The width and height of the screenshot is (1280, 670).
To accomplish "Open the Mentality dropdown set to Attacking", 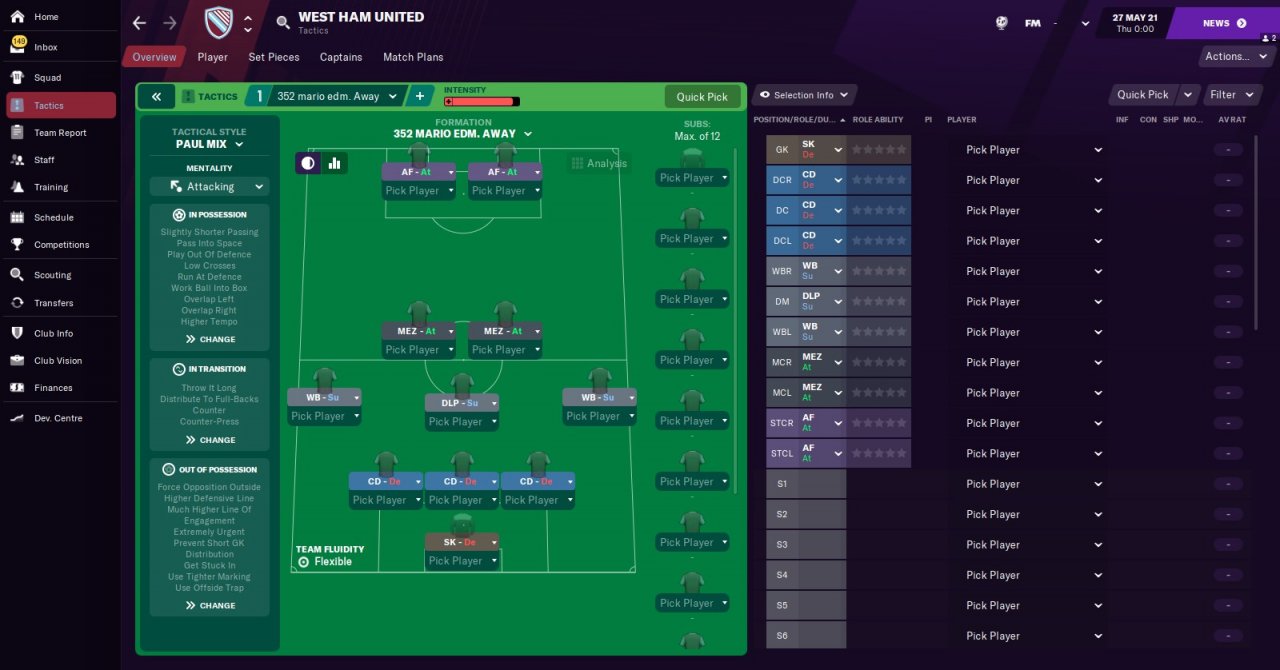I will click(x=210, y=187).
